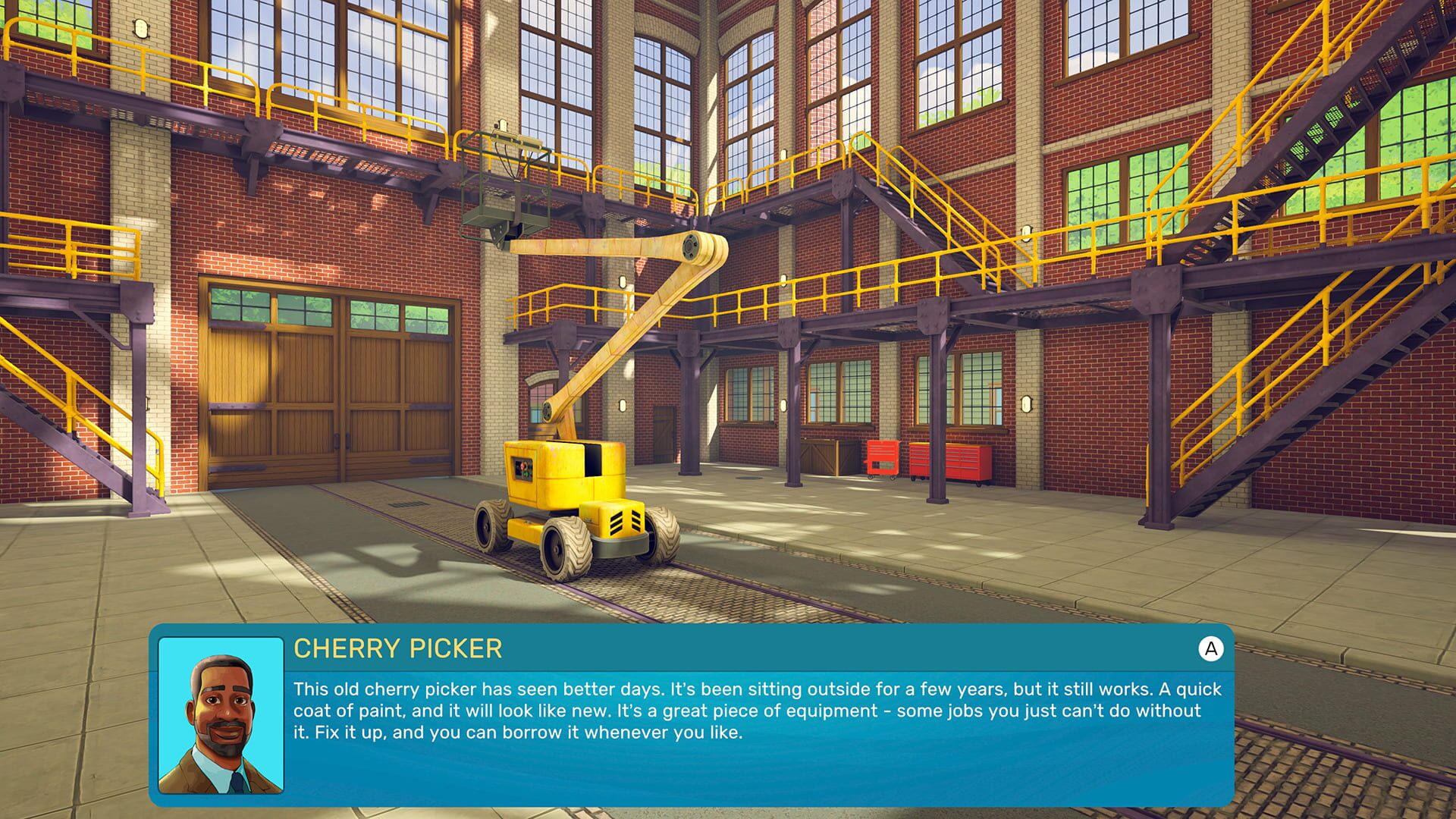Select the hazard stripe panel on the picker body
The image size is (1456, 819).
[x=625, y=522]
